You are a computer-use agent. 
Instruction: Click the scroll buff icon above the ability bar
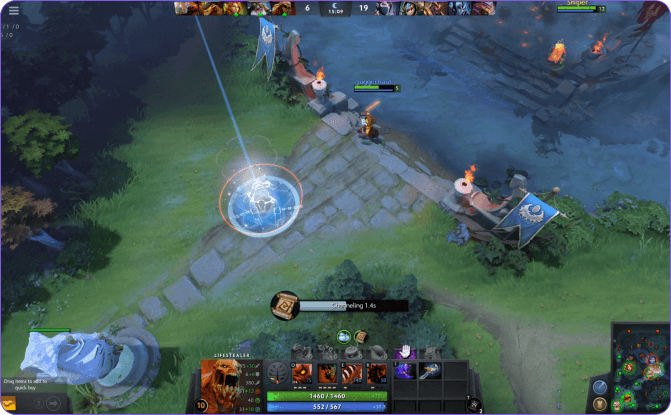point(360,337)
